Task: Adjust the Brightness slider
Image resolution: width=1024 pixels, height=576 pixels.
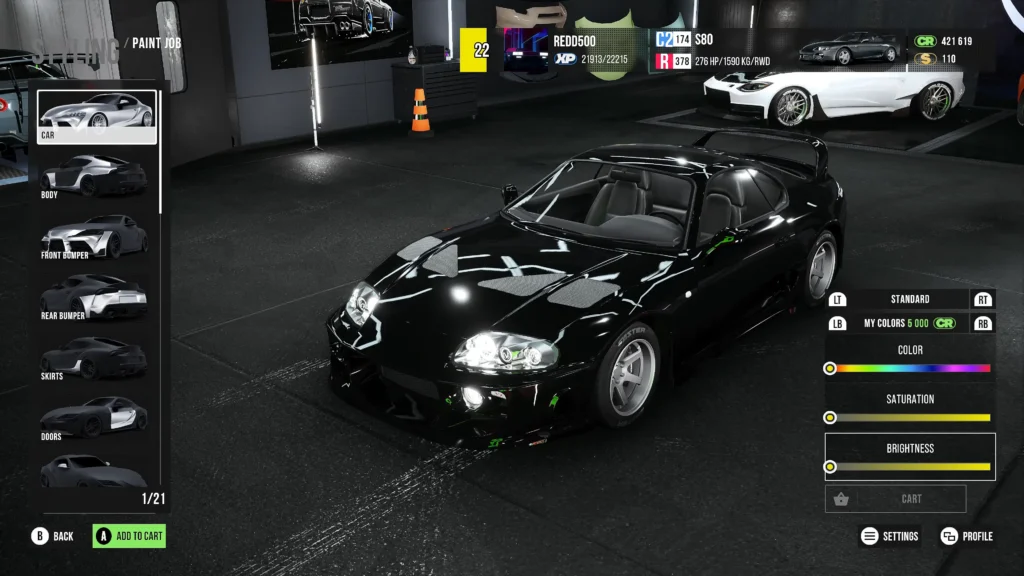Action: (x=910, y=466)
